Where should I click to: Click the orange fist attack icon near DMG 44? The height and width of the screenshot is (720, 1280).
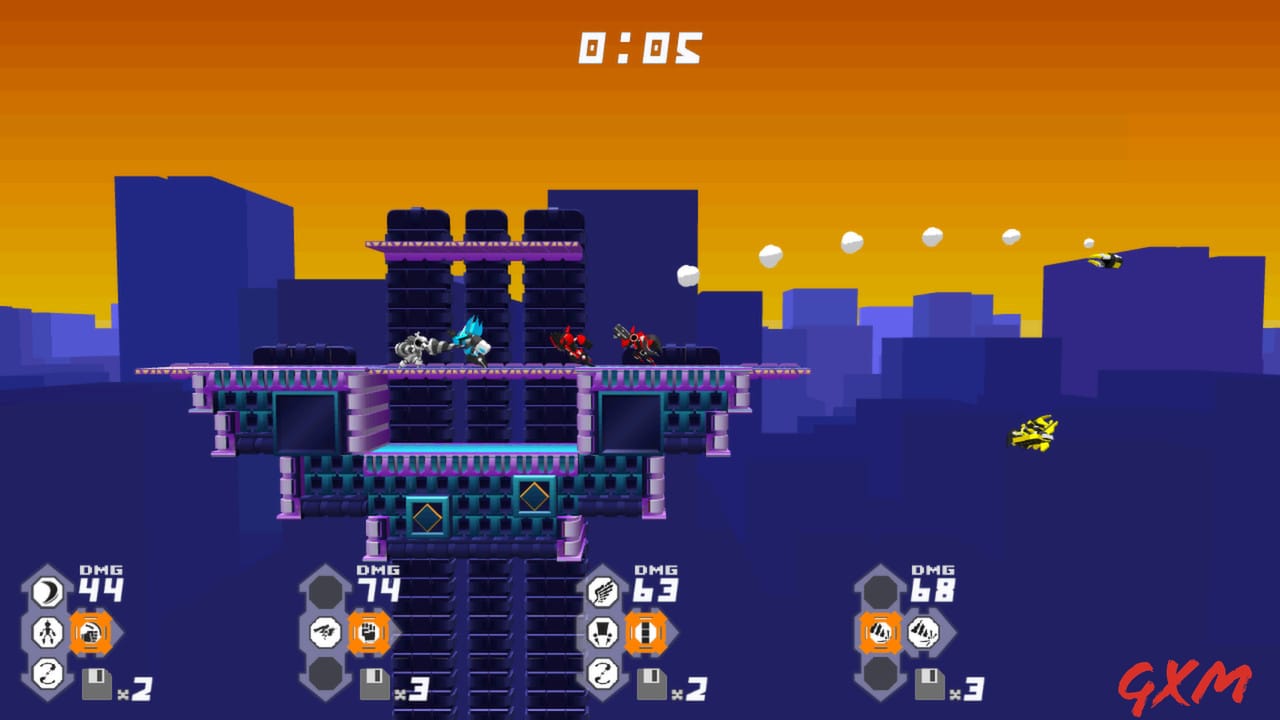point(90,634)
